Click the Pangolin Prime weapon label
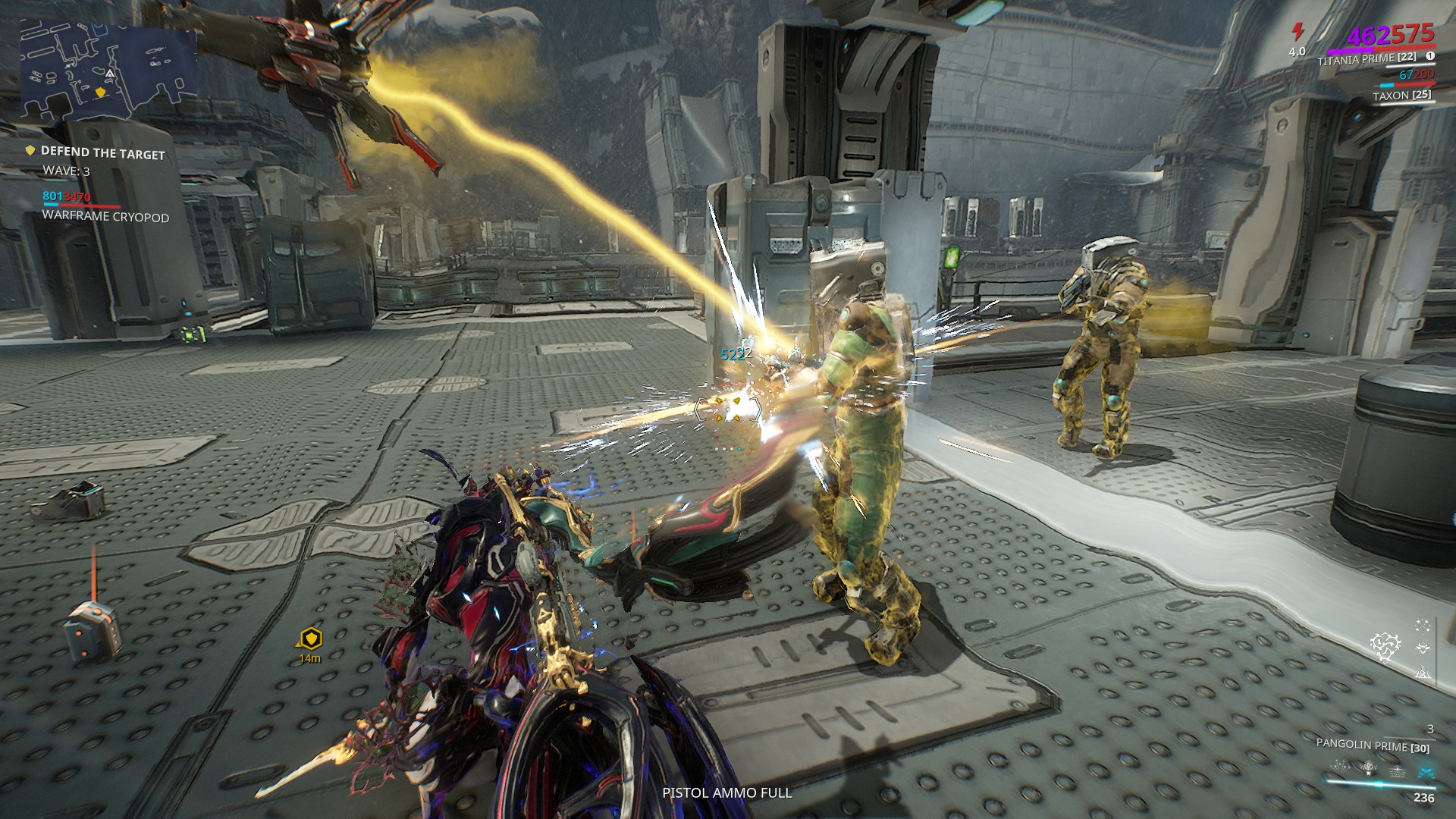This screenshot has width=1456, height=819. [x=1373, y=745]
